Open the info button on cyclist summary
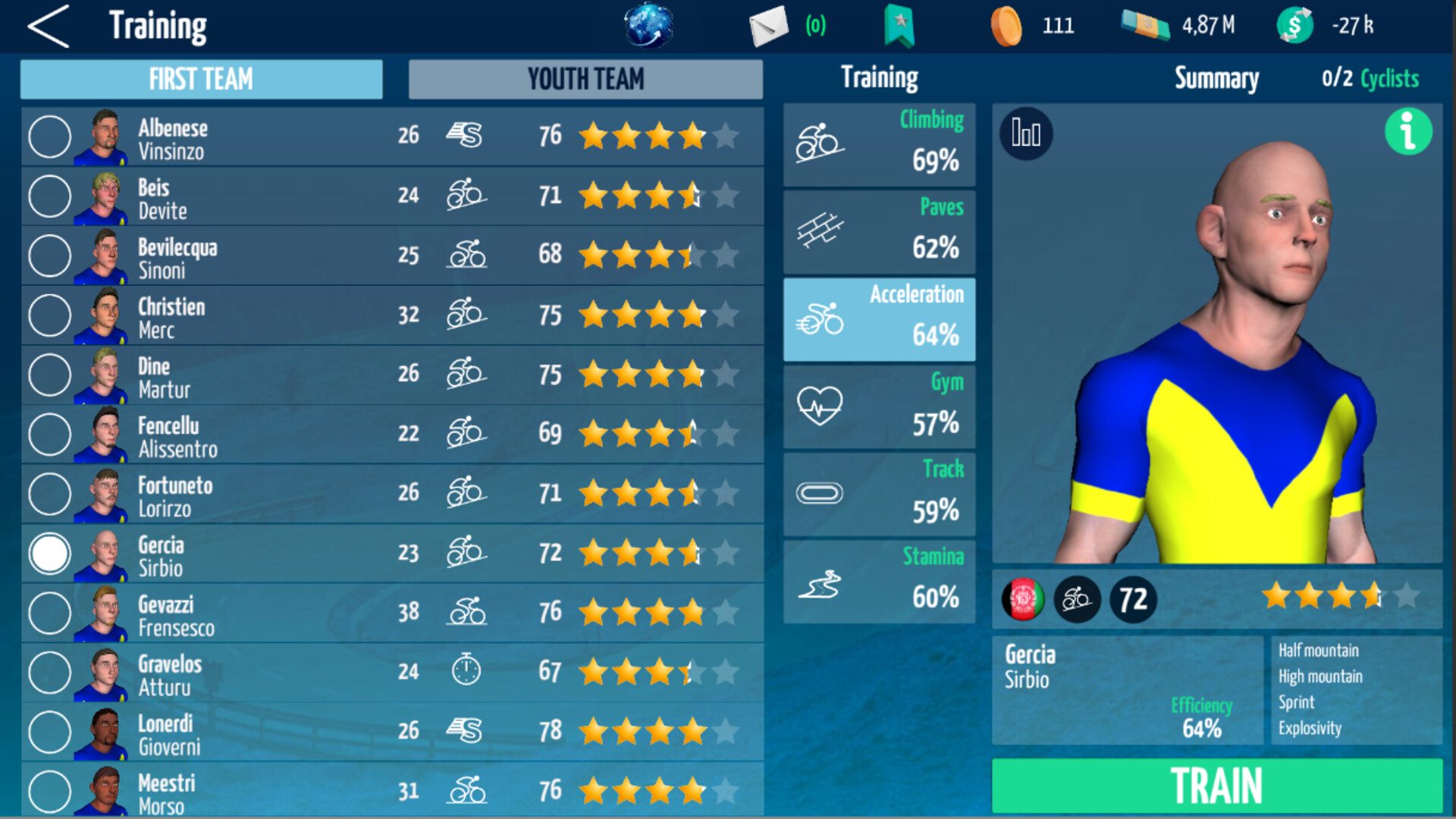This screenshot has width=1456, height=819. [1408, 133]
